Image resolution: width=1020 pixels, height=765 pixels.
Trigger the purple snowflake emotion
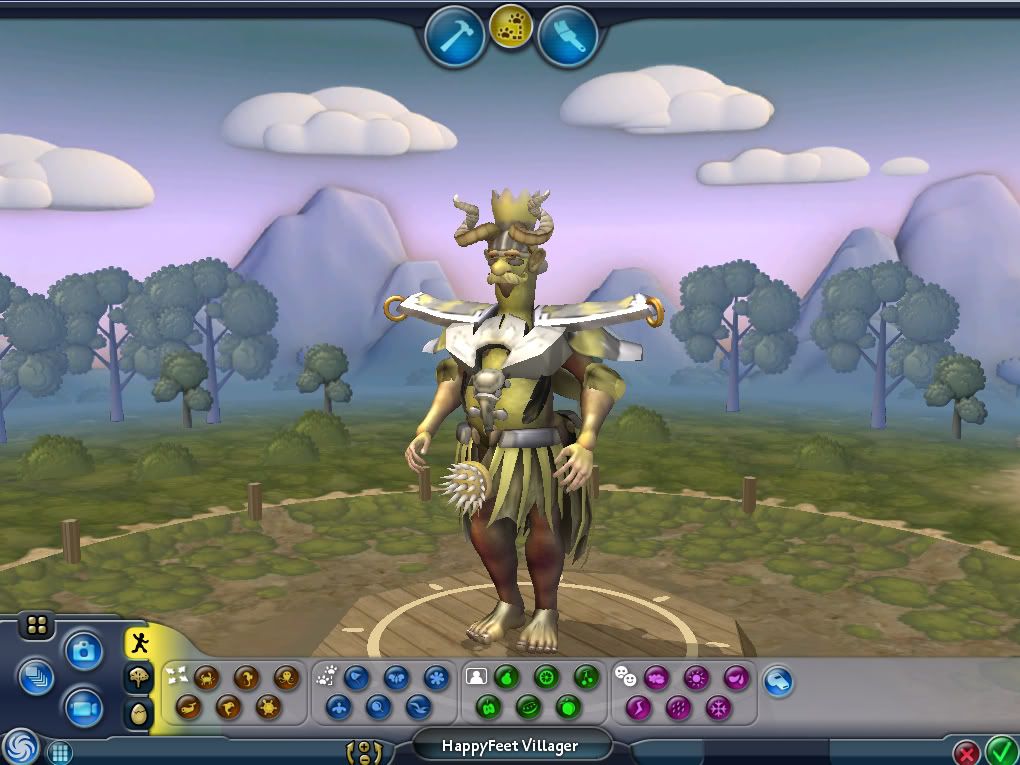click(718, 708)
